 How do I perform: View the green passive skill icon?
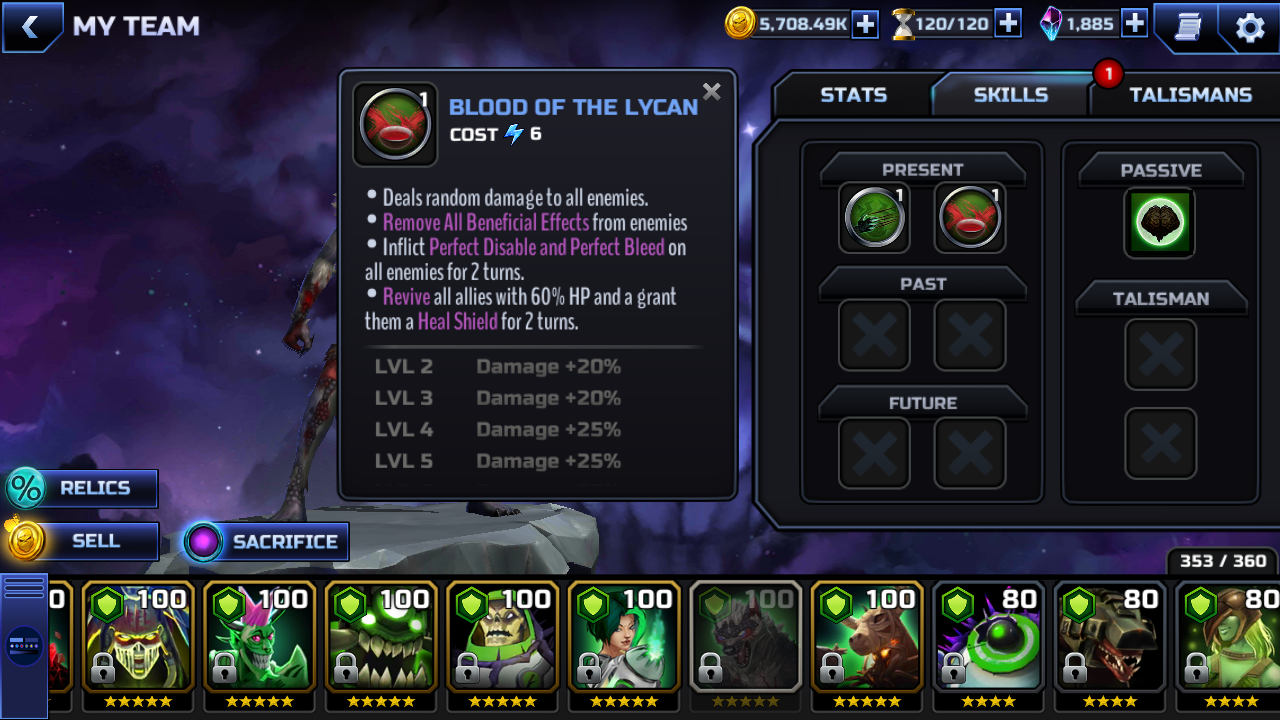[x=1160, y=222]
